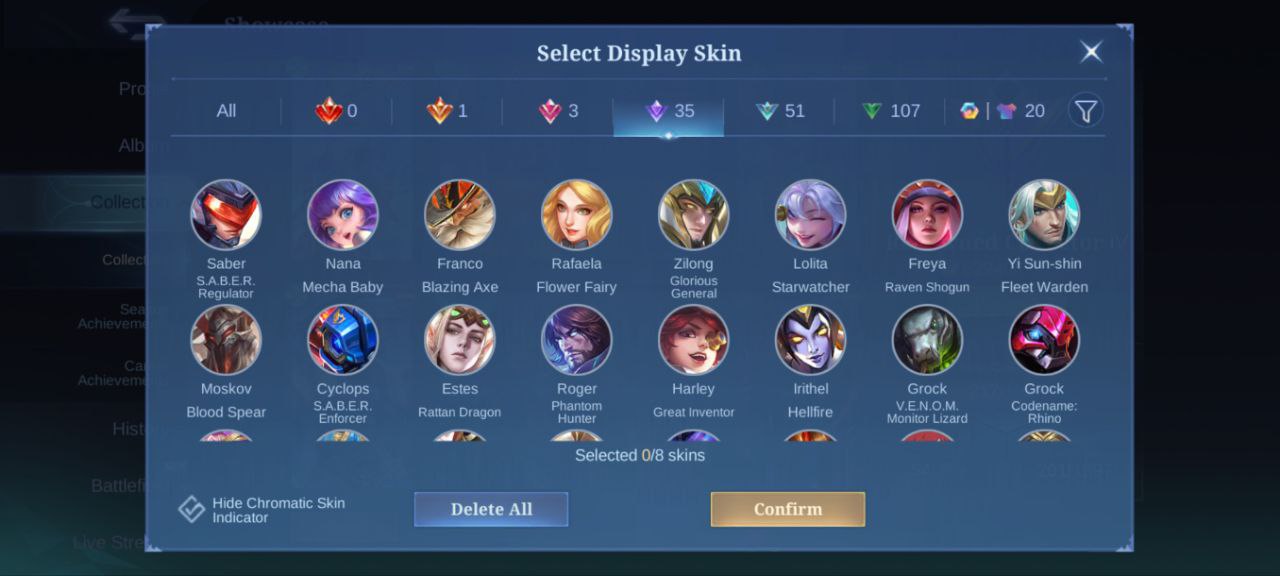Close the Select Display Skin dialog

[x=1091, y=52]
